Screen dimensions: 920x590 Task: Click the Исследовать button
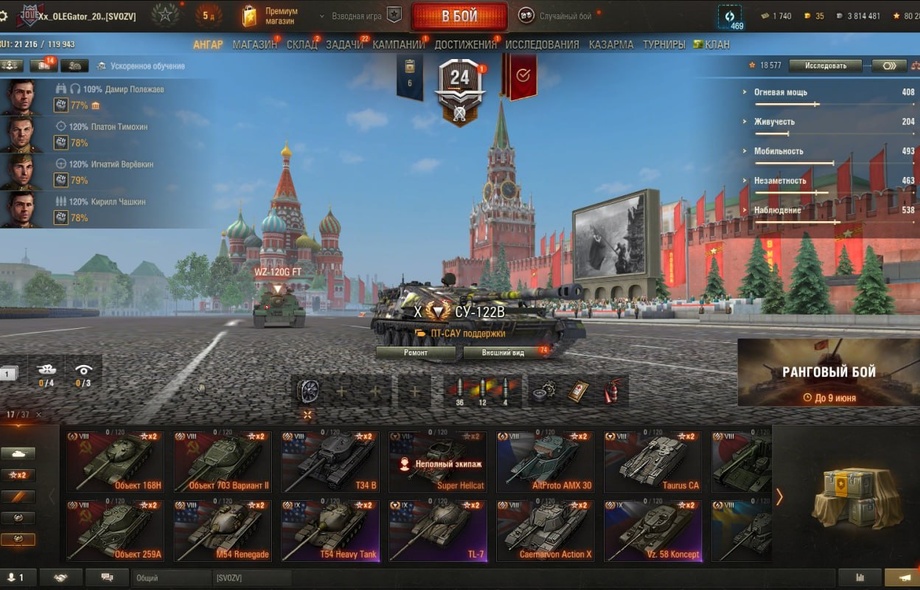point(825,65)
